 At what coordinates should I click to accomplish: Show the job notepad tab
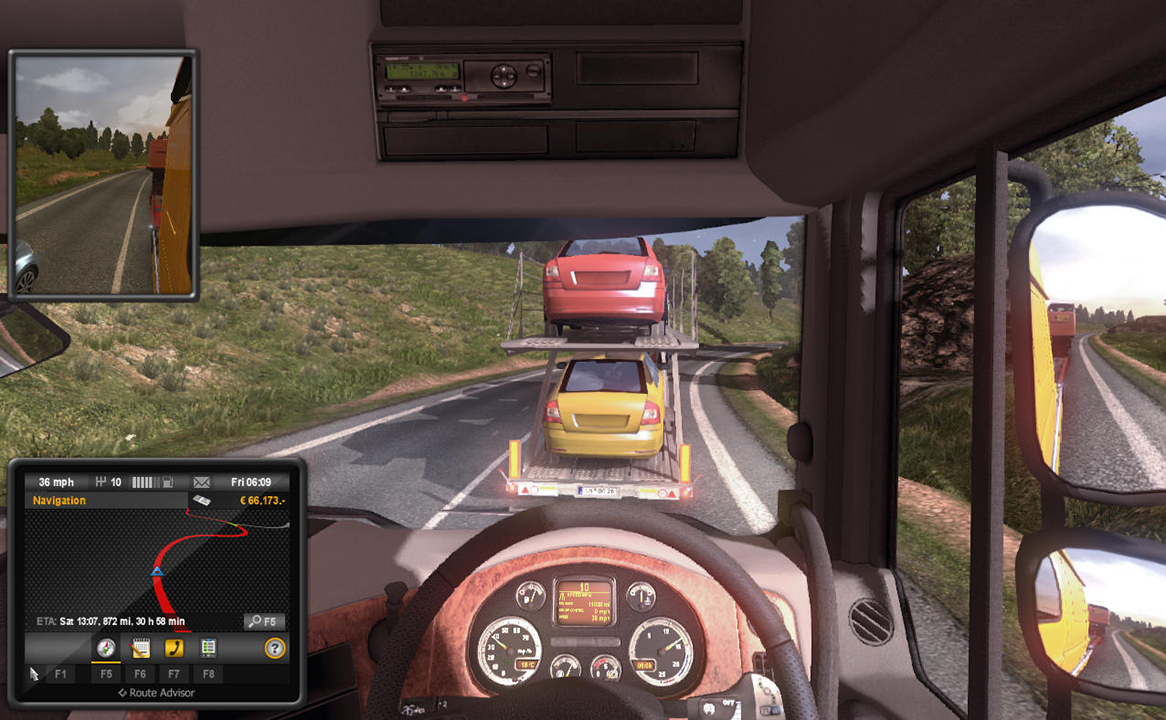pyautogui.click(x=140, y=648)
